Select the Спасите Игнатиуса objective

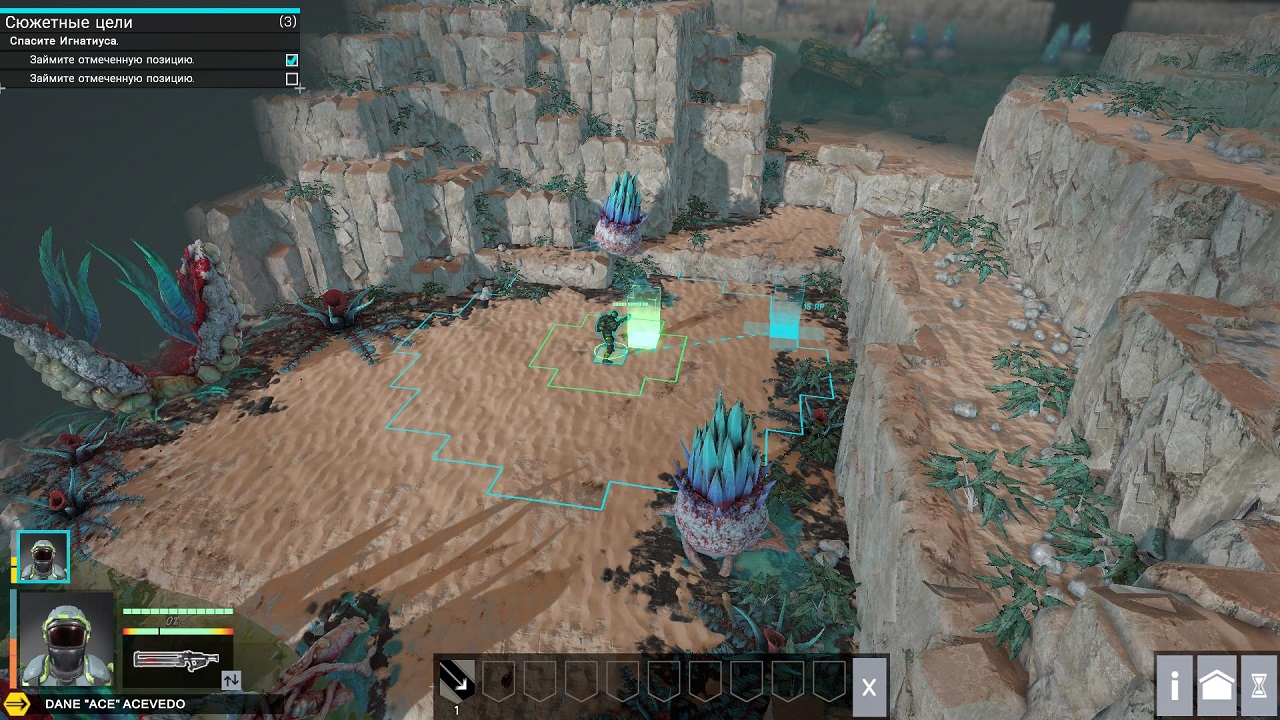click(x=64, y=41)
